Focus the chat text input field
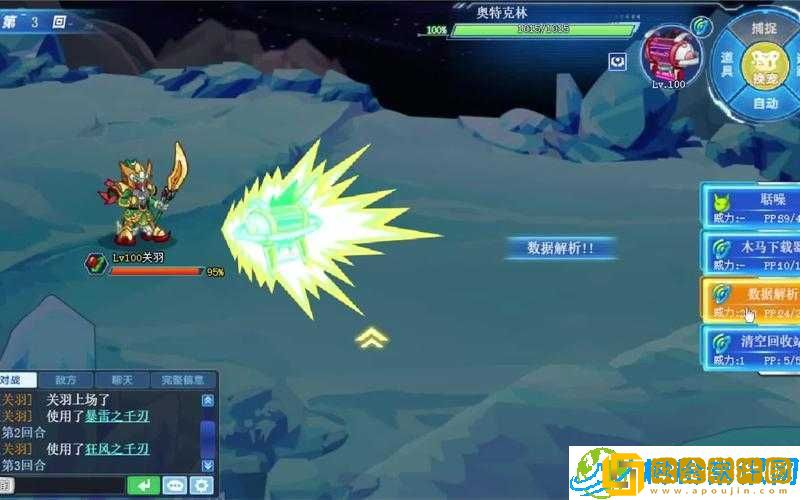 coord(68,486)
